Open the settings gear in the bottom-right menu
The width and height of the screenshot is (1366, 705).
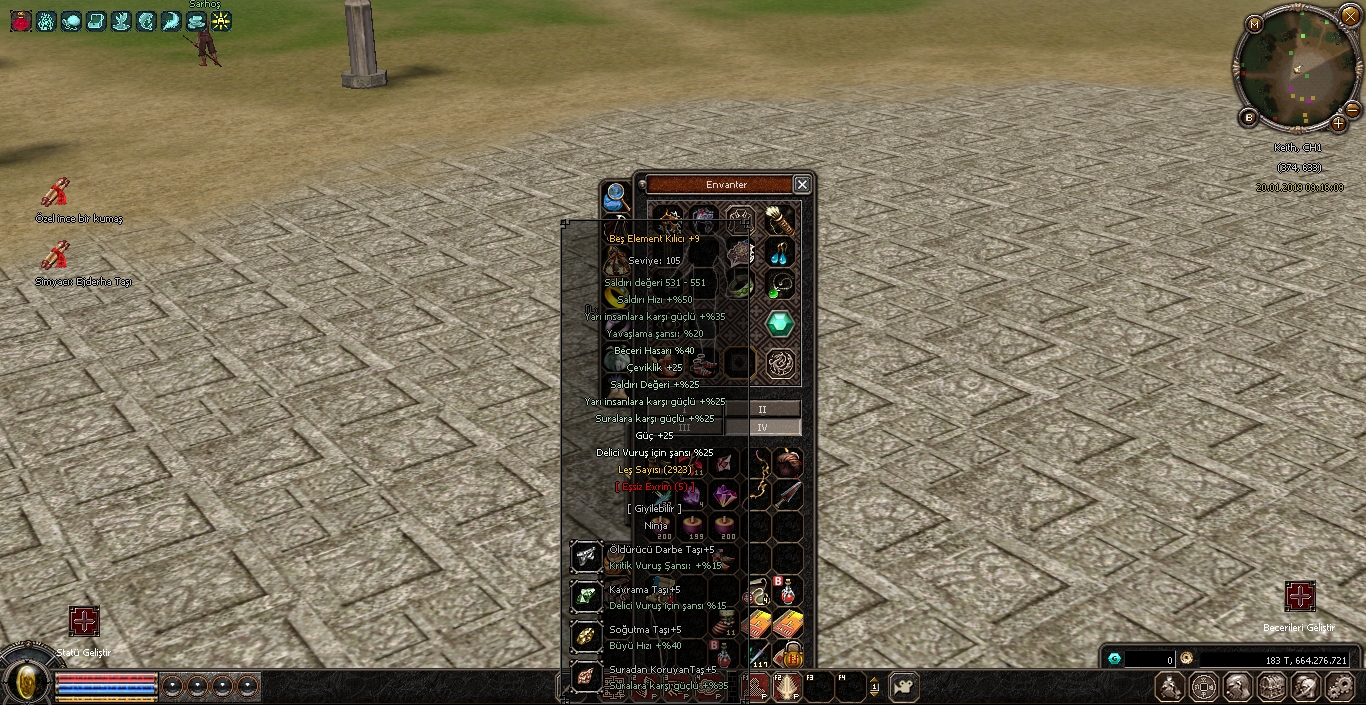pyautogui.click(x=1339, y=687)
